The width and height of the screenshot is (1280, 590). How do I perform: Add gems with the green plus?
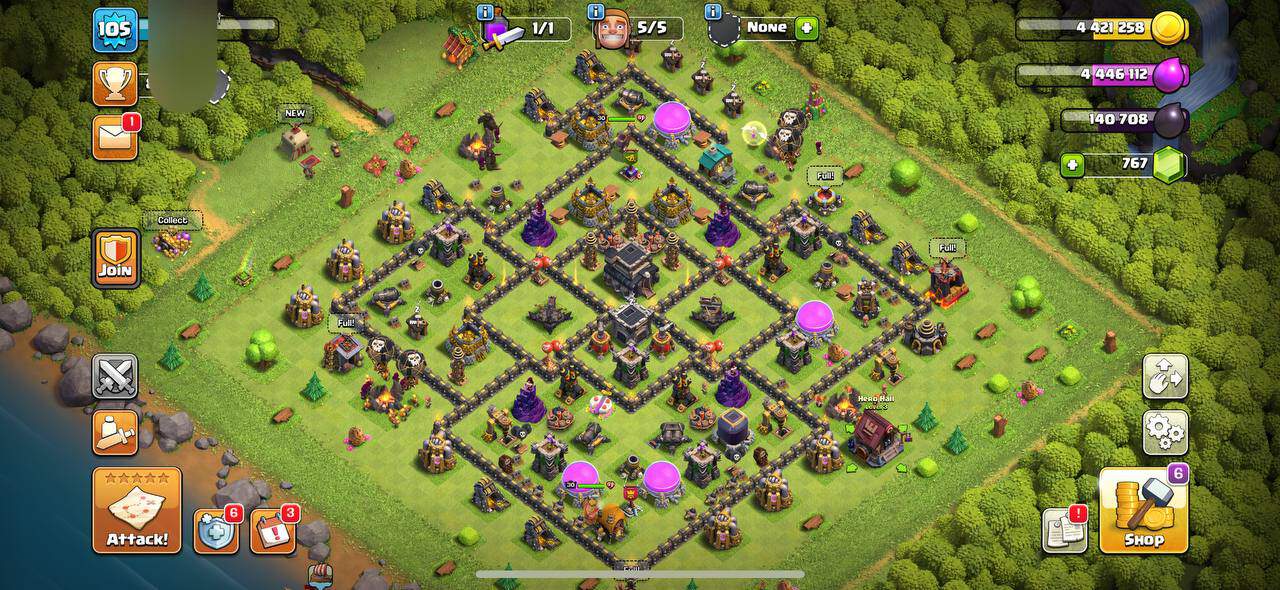(1072, 165)
